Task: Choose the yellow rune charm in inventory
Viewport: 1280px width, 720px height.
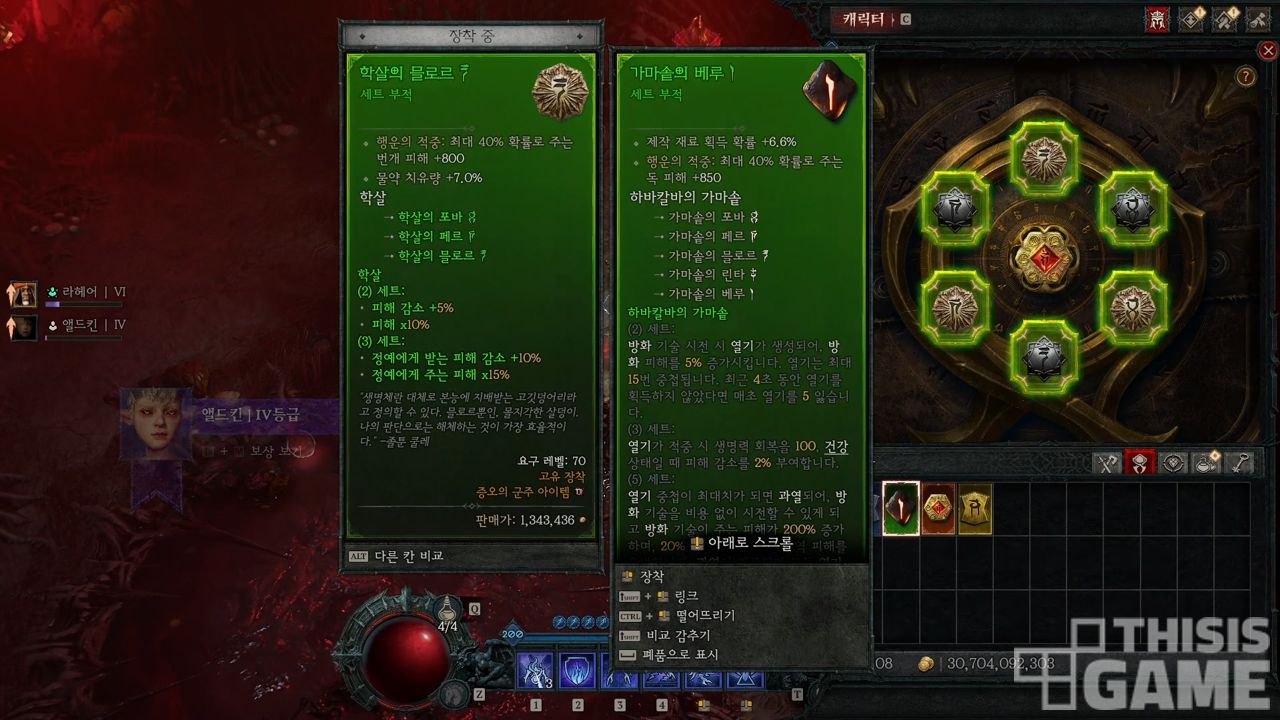Action: click(x=975, y=508)
